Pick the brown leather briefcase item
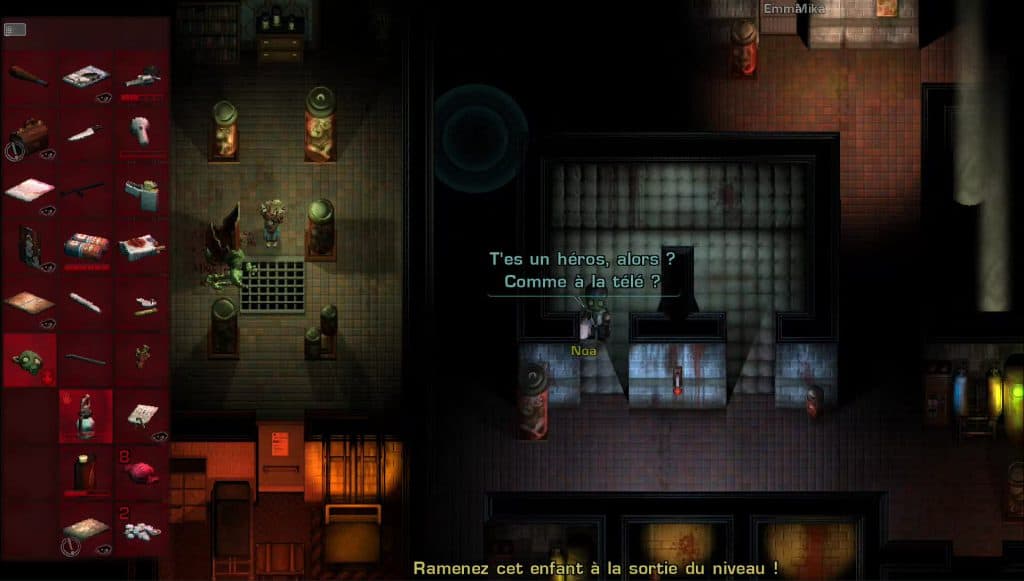 point(28,134)
